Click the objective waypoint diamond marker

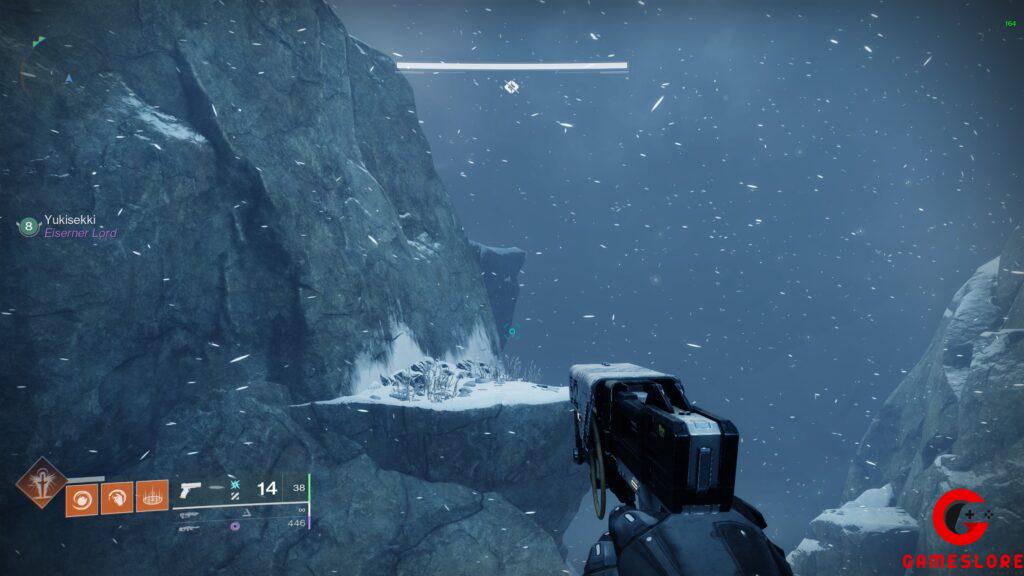click(x=511, y=87)
